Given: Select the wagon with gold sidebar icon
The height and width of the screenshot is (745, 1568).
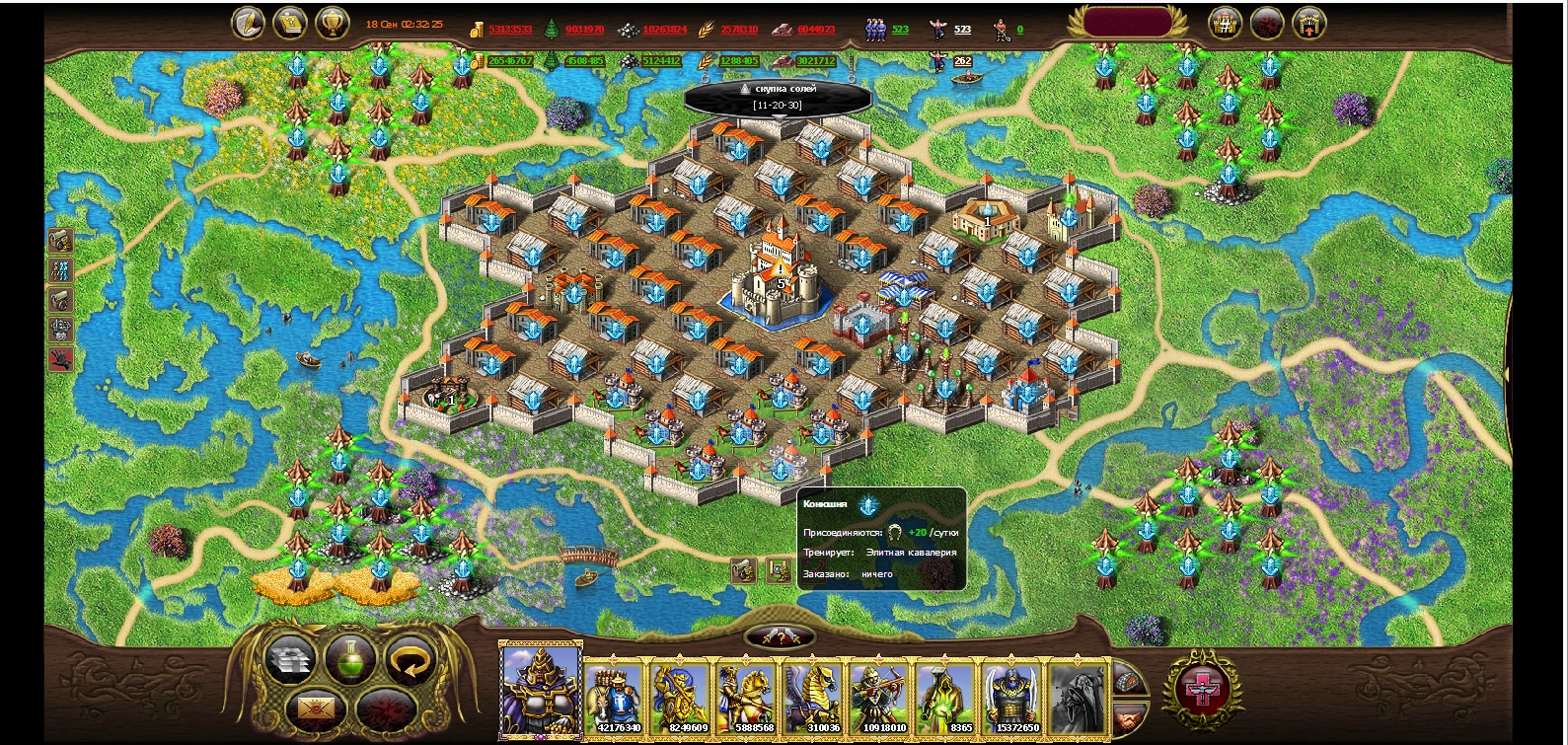Looking at the screenshot, I should [x=60, y=241].
